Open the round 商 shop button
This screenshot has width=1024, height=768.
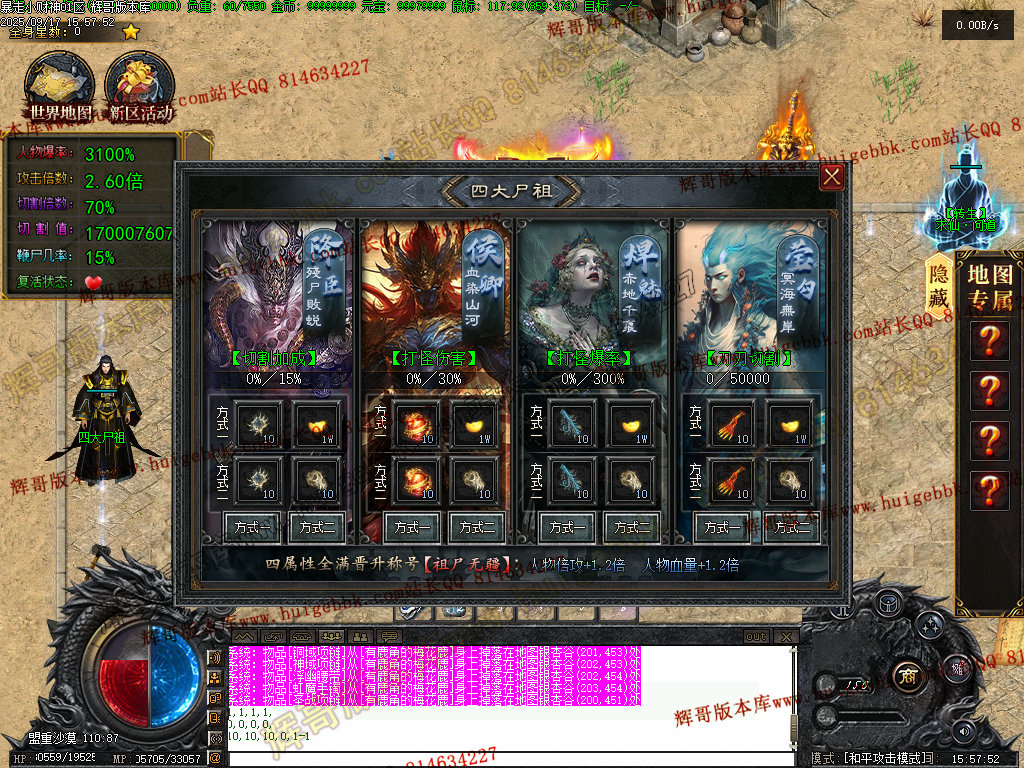tap(907, 673)
